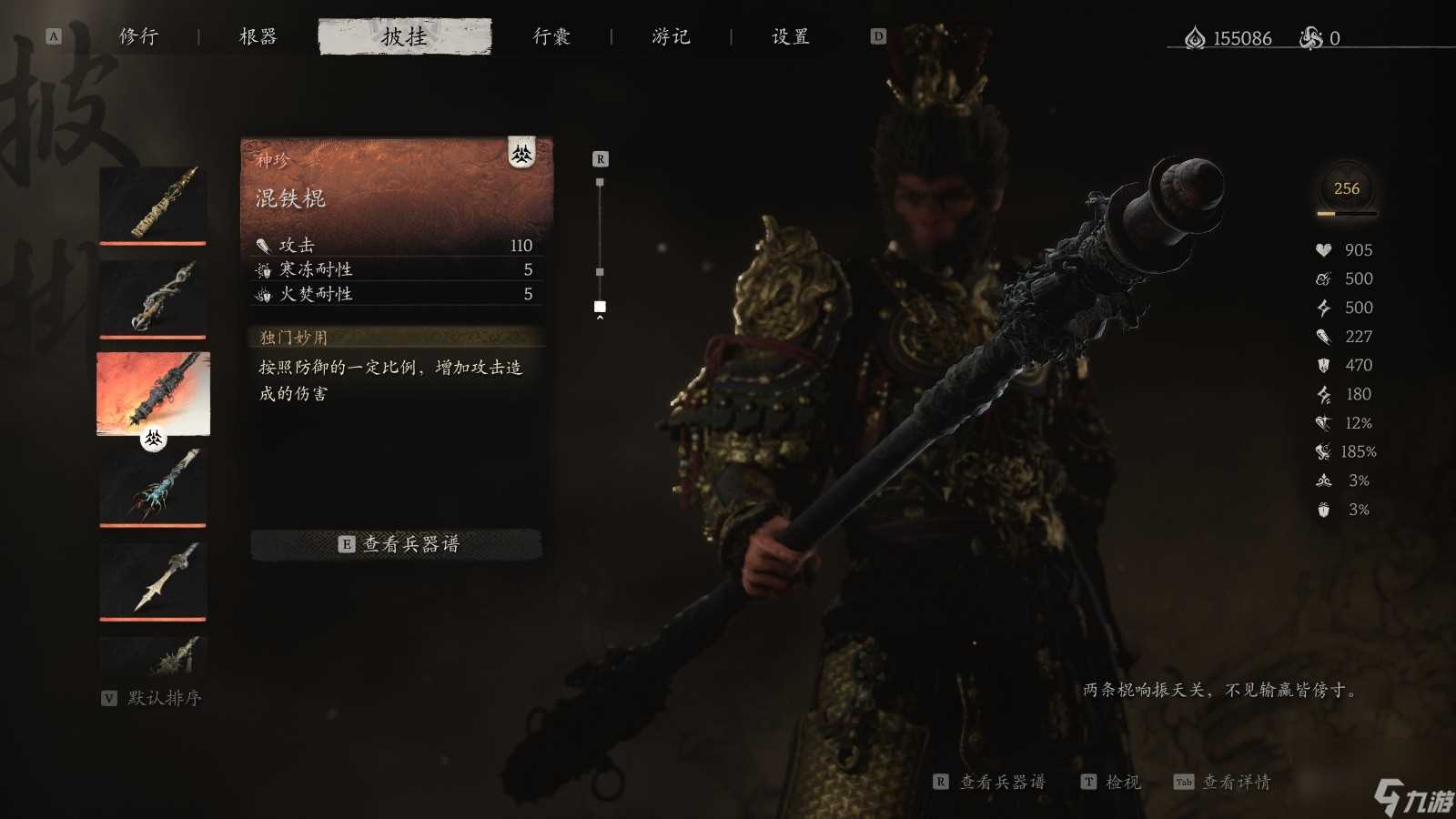1456x819 pixels.
Task: Change sorting via 默认排序
Action: [152, 698]
